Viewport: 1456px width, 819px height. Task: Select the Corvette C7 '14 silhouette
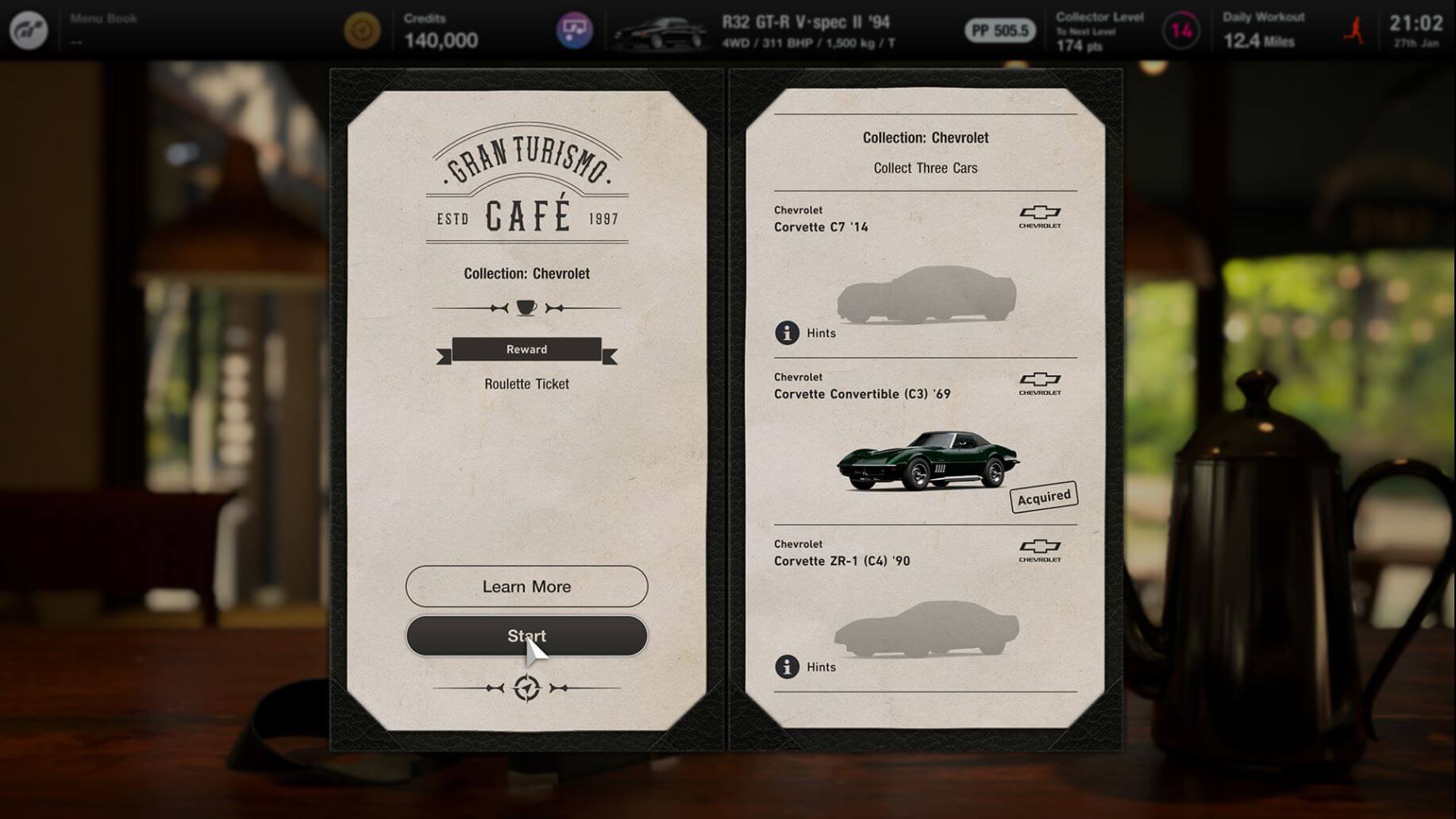(x=926, y=295)
